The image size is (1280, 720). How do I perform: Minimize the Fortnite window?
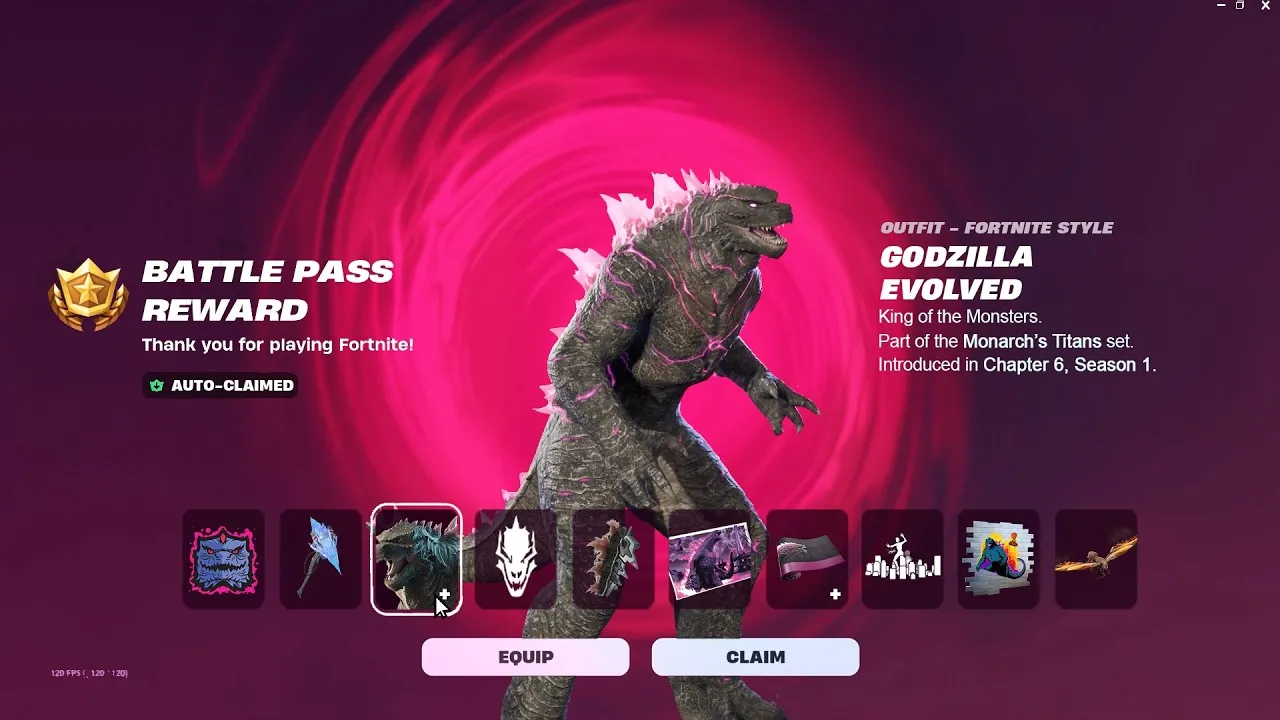(1222, 8)
